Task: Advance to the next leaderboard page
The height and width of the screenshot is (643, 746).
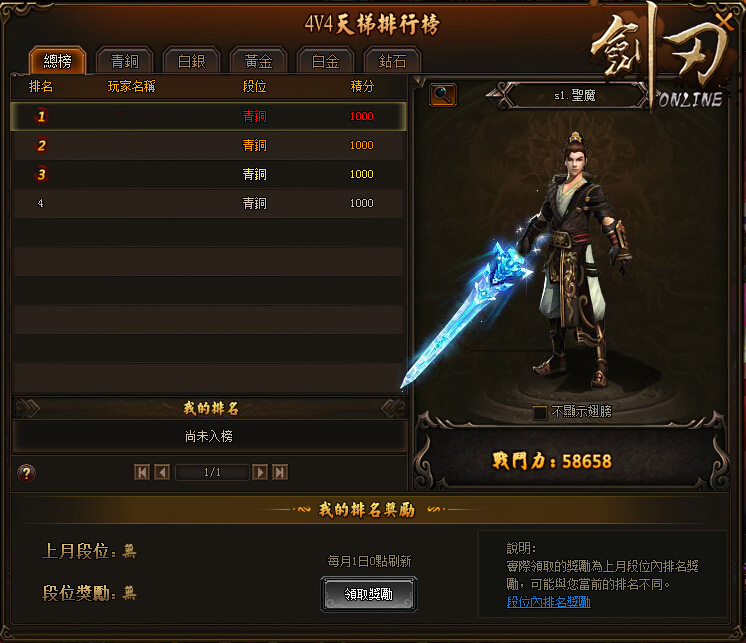Action: [x=260, y=472]
